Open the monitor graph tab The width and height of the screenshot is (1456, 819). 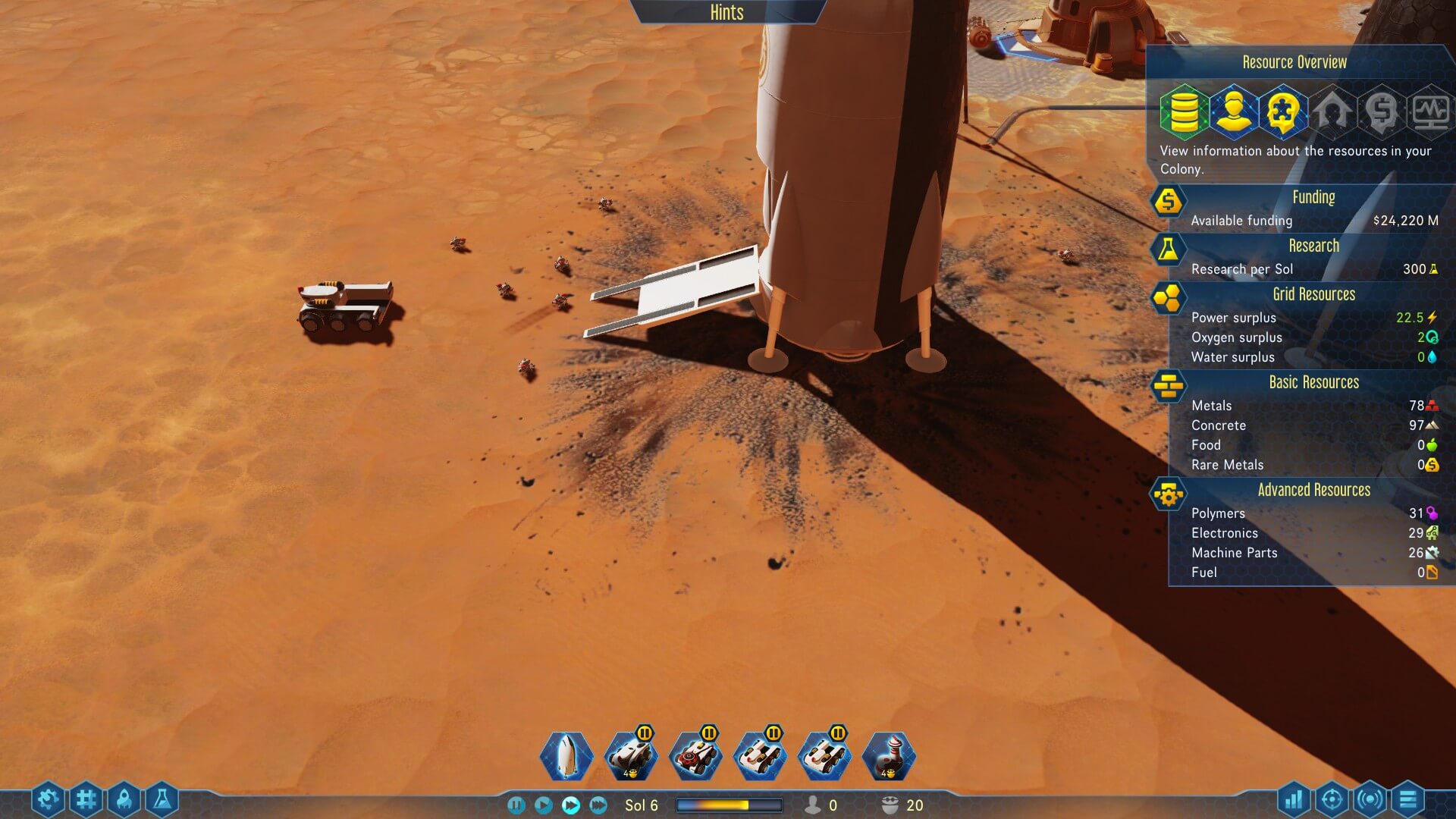[1430, 111]
